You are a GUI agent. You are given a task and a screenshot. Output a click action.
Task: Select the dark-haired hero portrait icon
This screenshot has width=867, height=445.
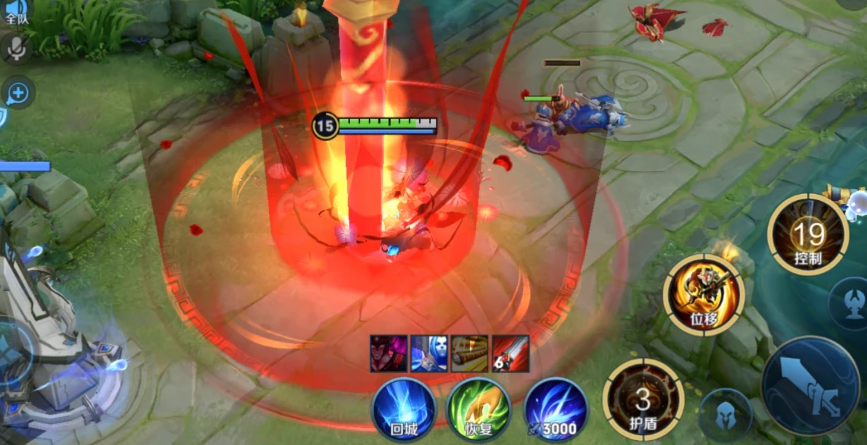click(x=389, y=354)
